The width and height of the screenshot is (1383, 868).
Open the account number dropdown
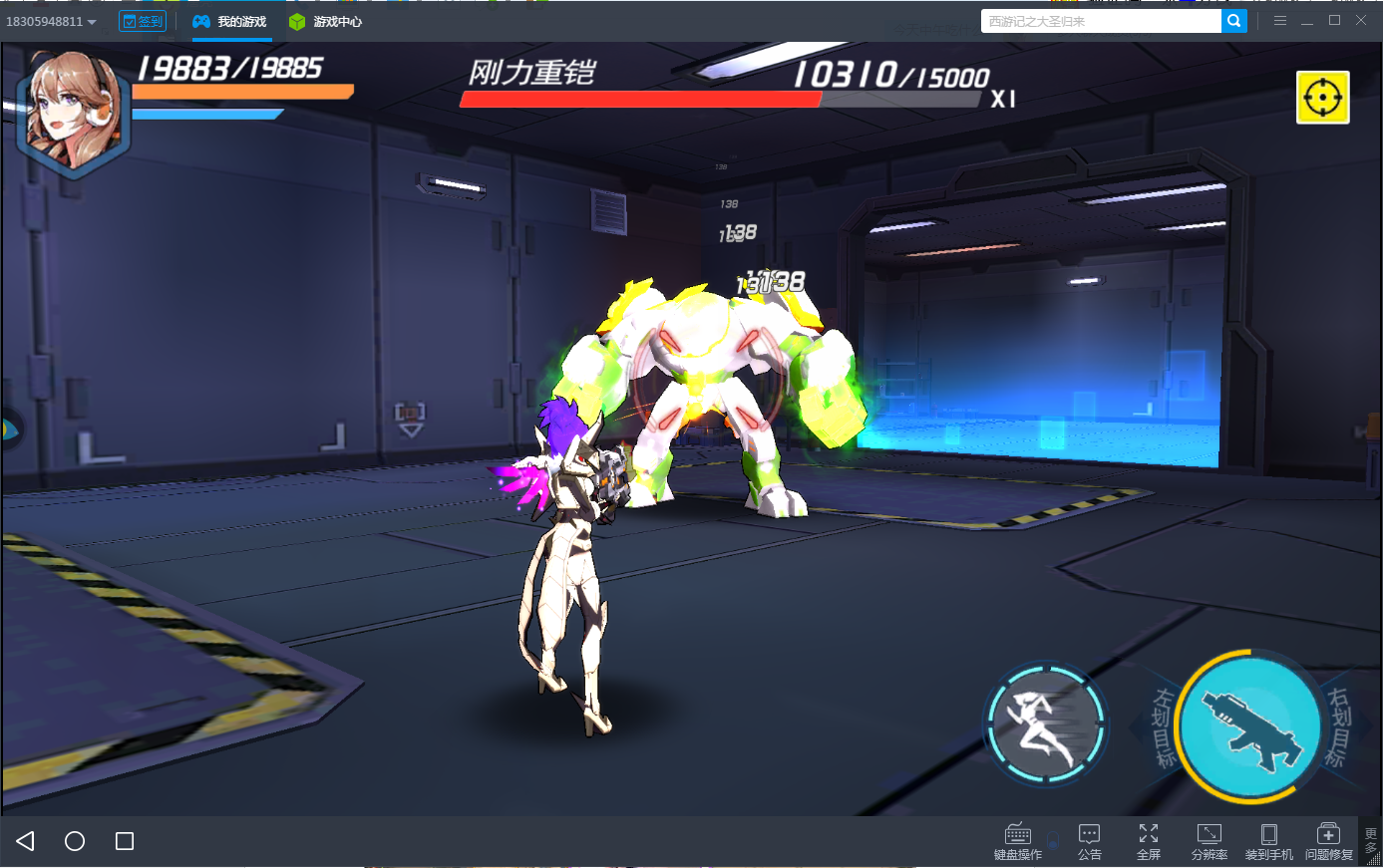coord(52,21)
